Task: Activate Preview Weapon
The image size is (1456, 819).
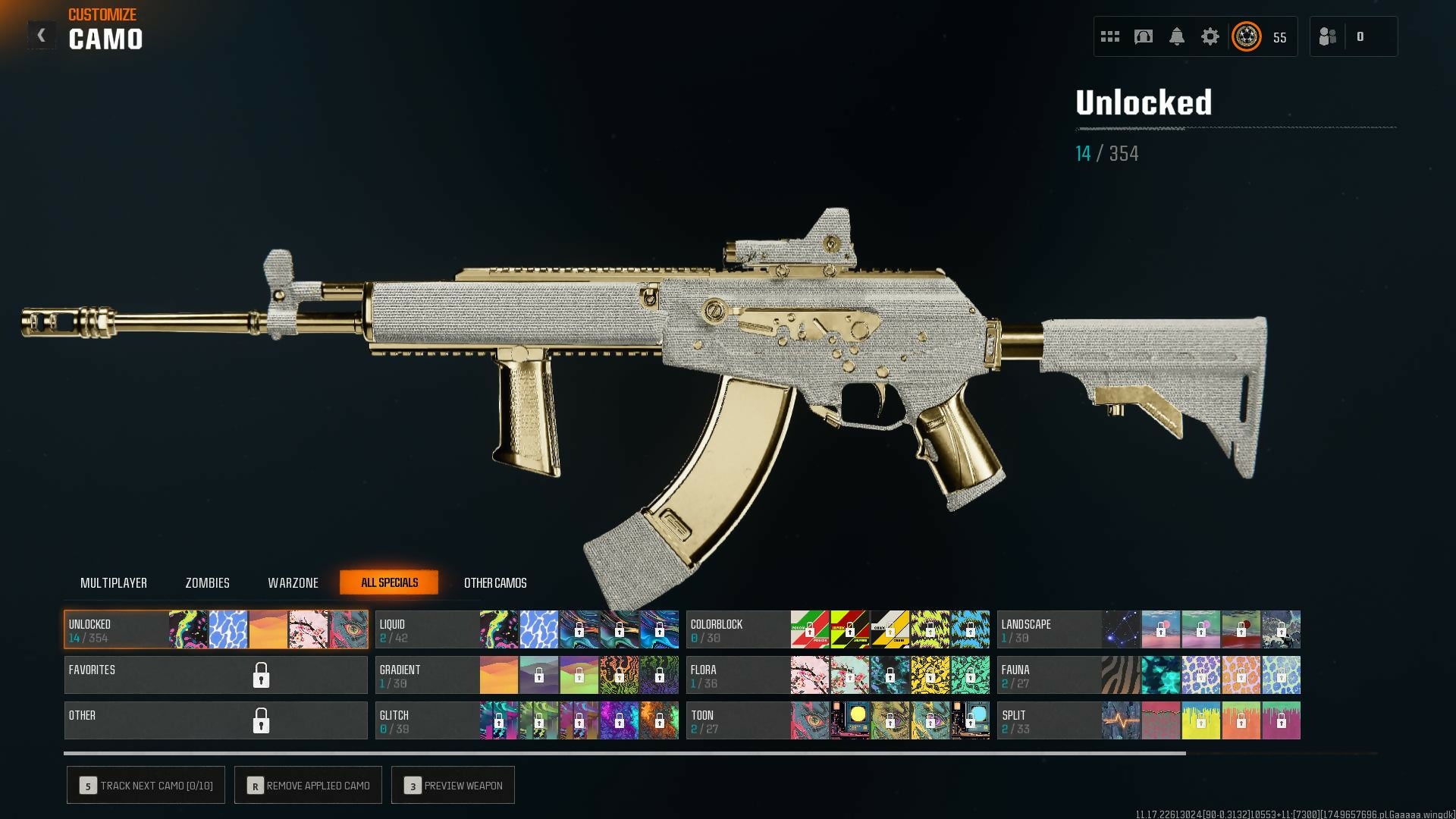Action: 453,786
